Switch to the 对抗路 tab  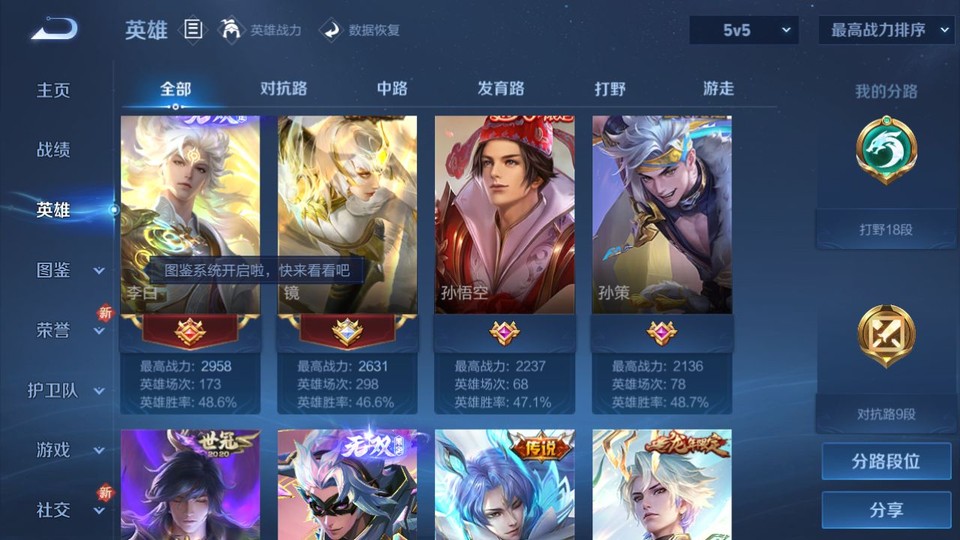tap(283, 88)
